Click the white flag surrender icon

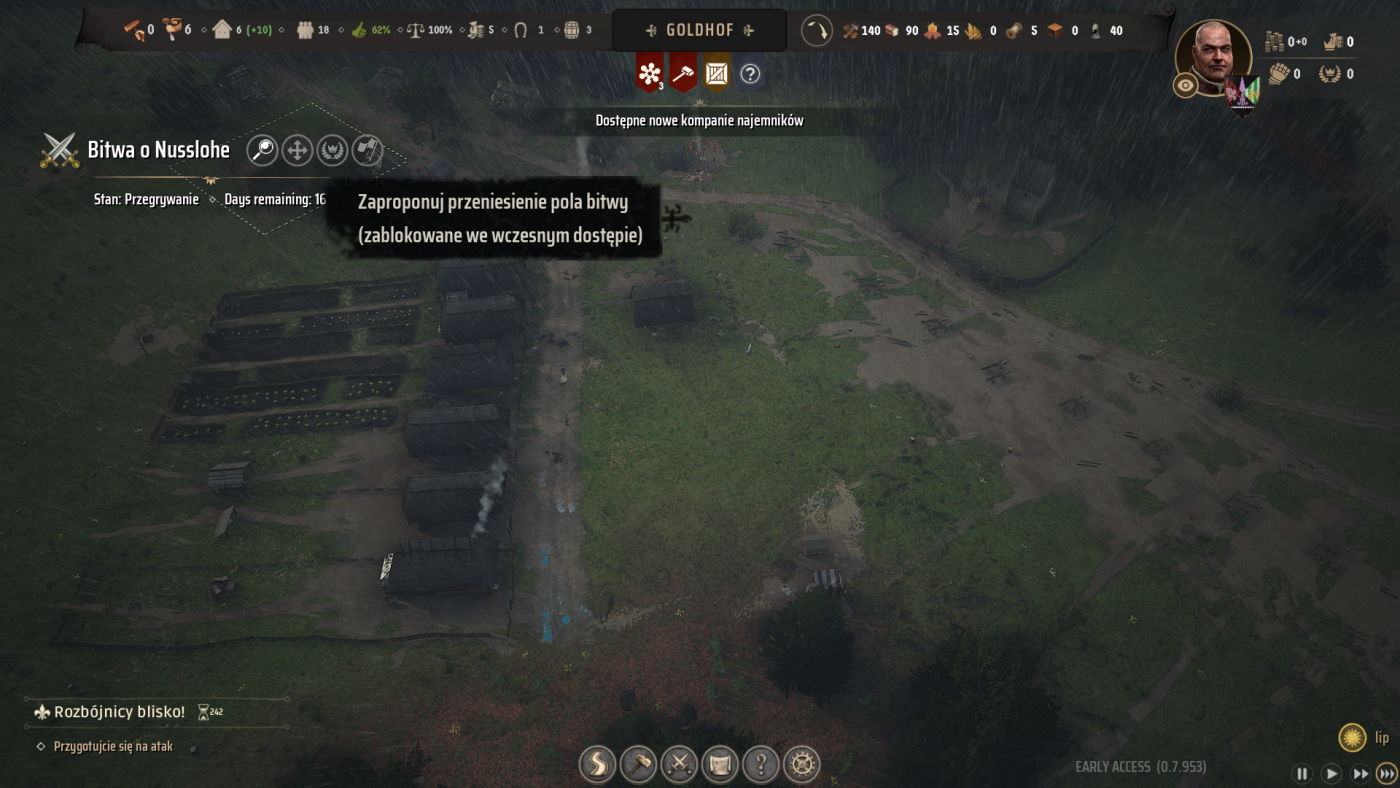367,150
